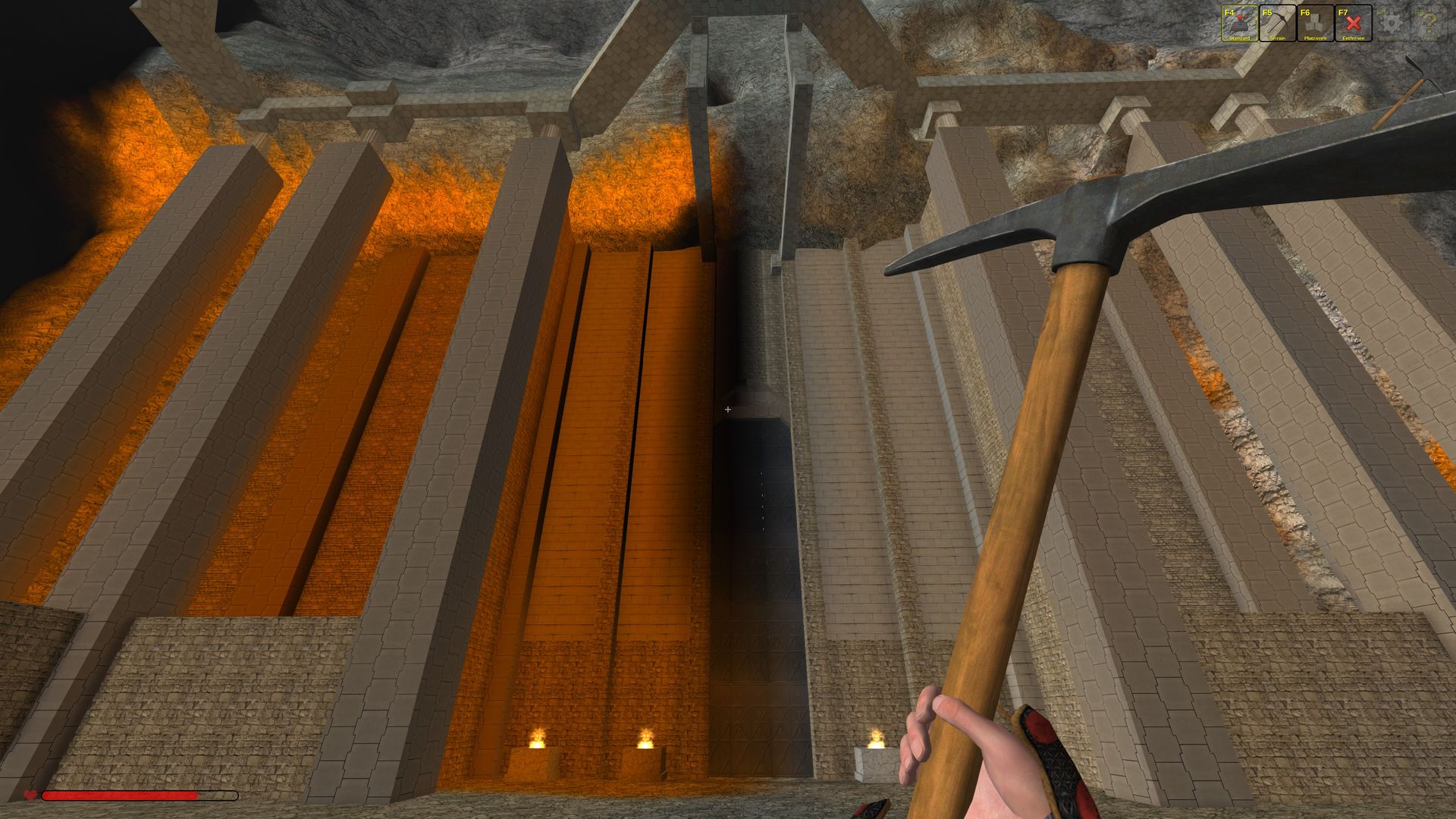The height and width of the screenshot is (819, 1456).
Task: Open the question mark help button
Action: (x=1429, y=24)
